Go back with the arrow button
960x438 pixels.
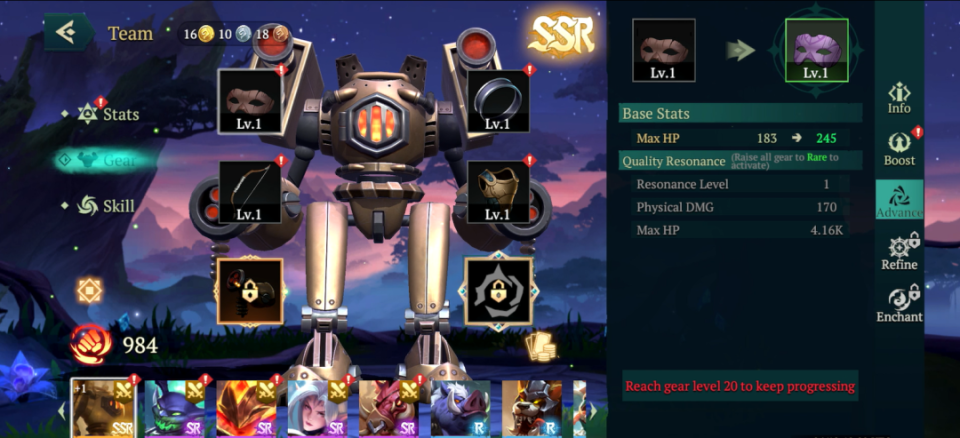[68, 32]
